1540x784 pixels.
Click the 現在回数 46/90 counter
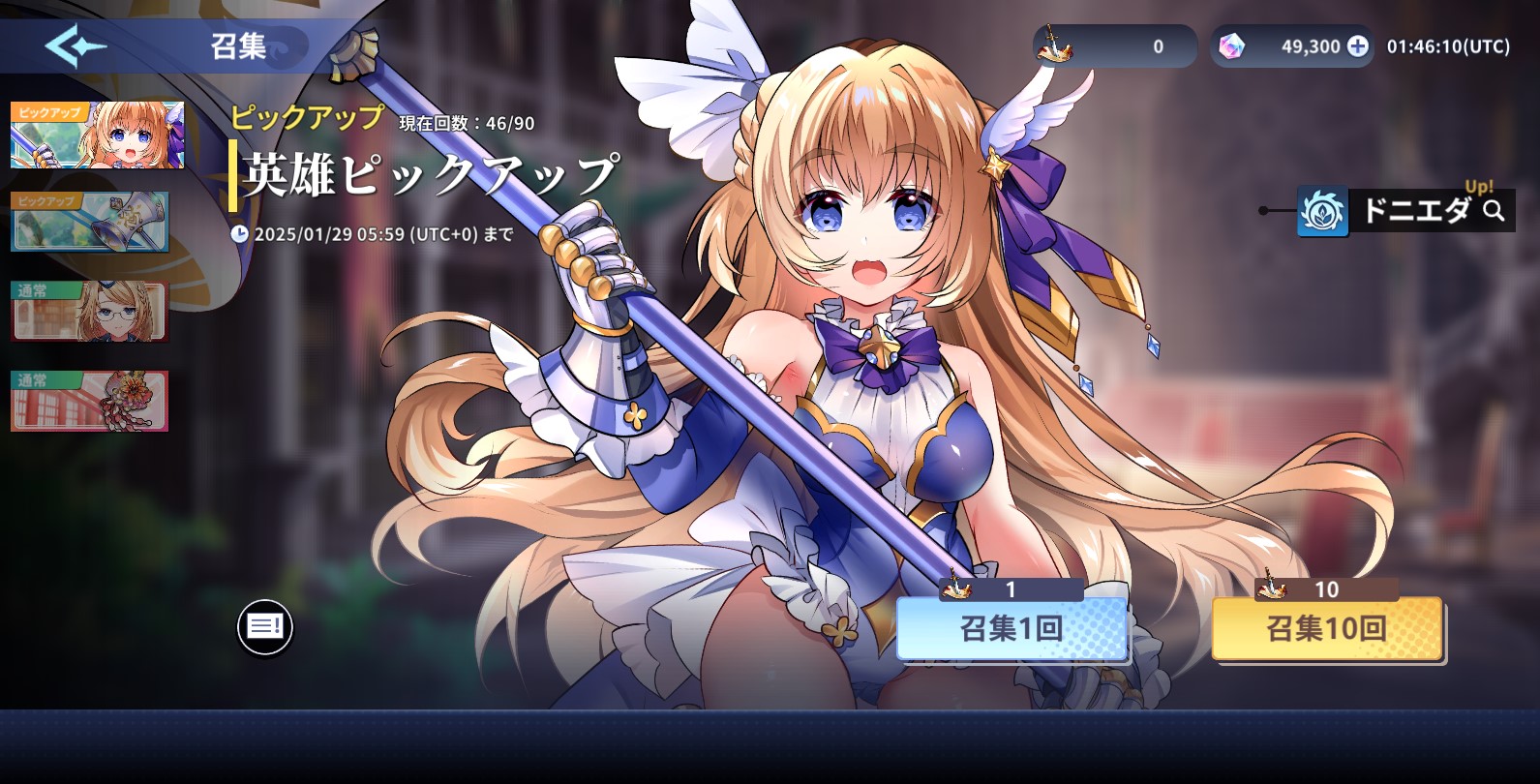pyautogui.click(x=468, y=123)
